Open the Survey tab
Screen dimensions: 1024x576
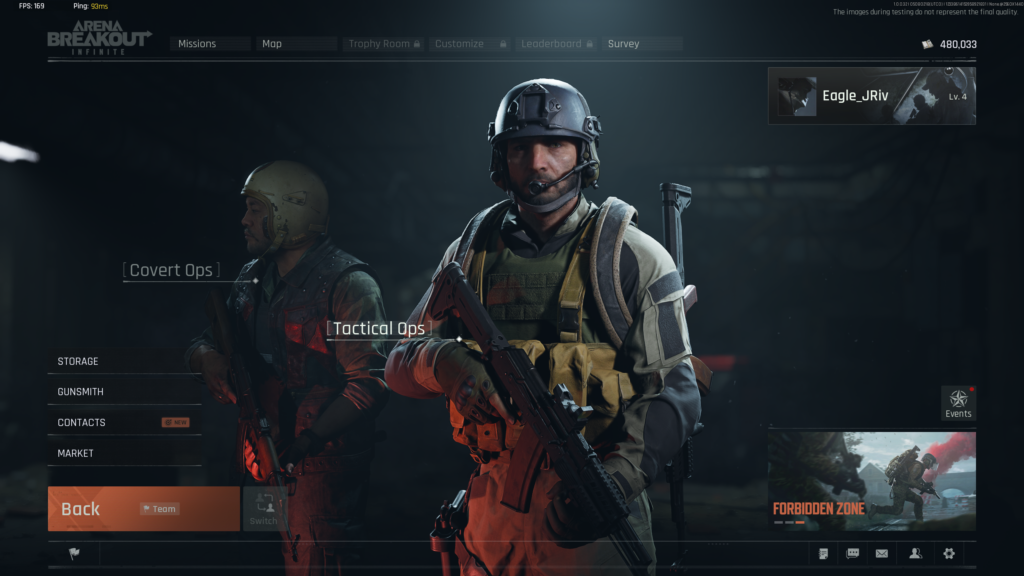(x=641, y=44)
